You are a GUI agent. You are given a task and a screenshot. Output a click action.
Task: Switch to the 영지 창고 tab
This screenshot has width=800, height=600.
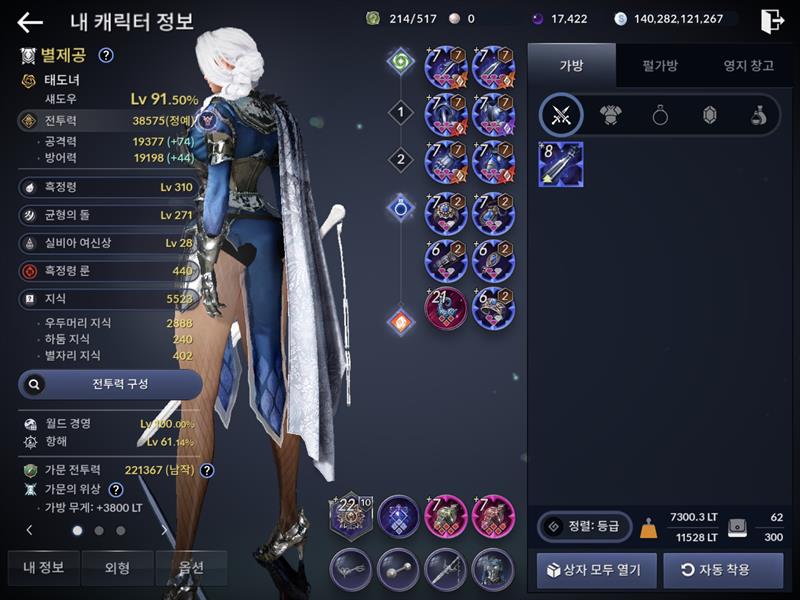[748, 66]
